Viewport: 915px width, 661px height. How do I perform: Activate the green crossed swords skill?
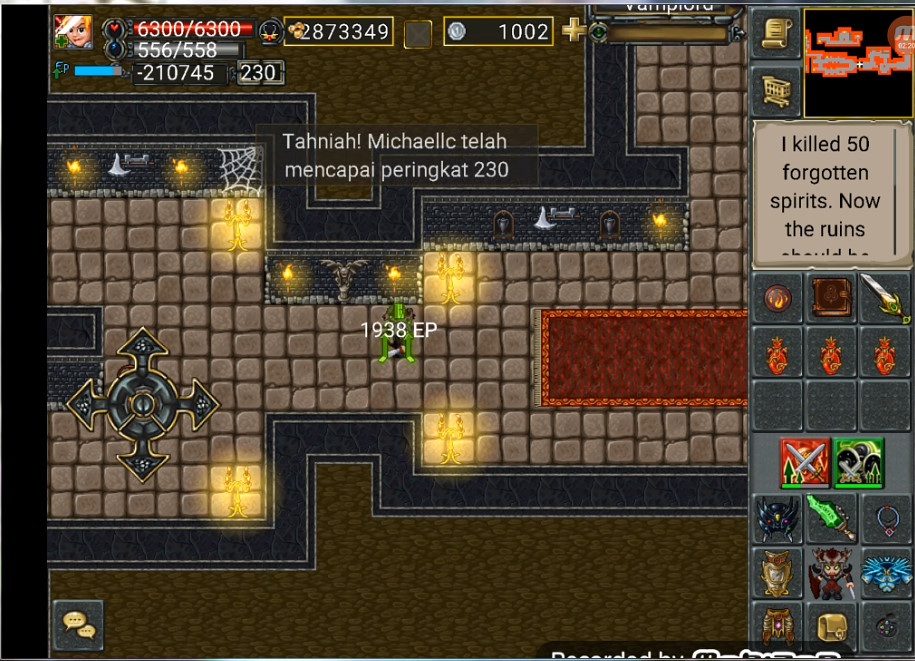point(859,462)
